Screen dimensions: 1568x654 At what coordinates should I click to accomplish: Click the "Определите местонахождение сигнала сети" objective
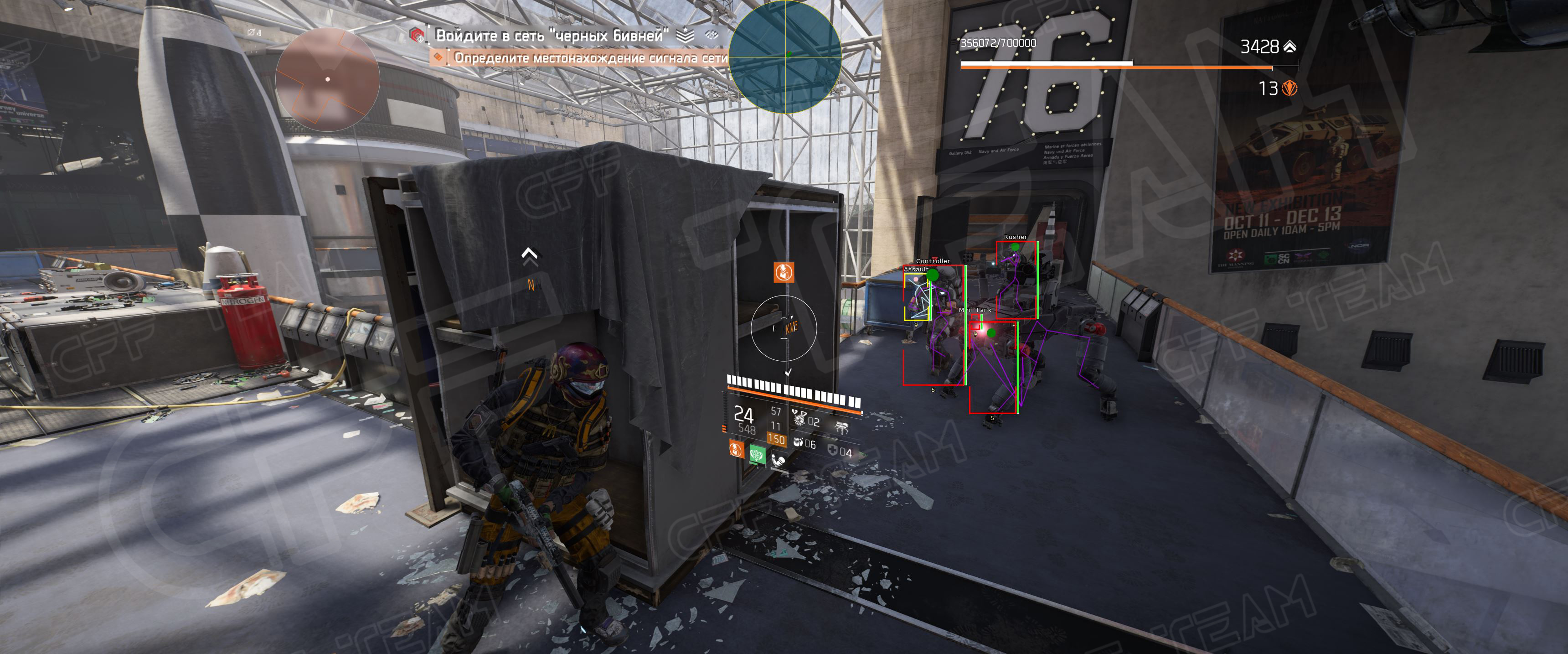[590, 58]
